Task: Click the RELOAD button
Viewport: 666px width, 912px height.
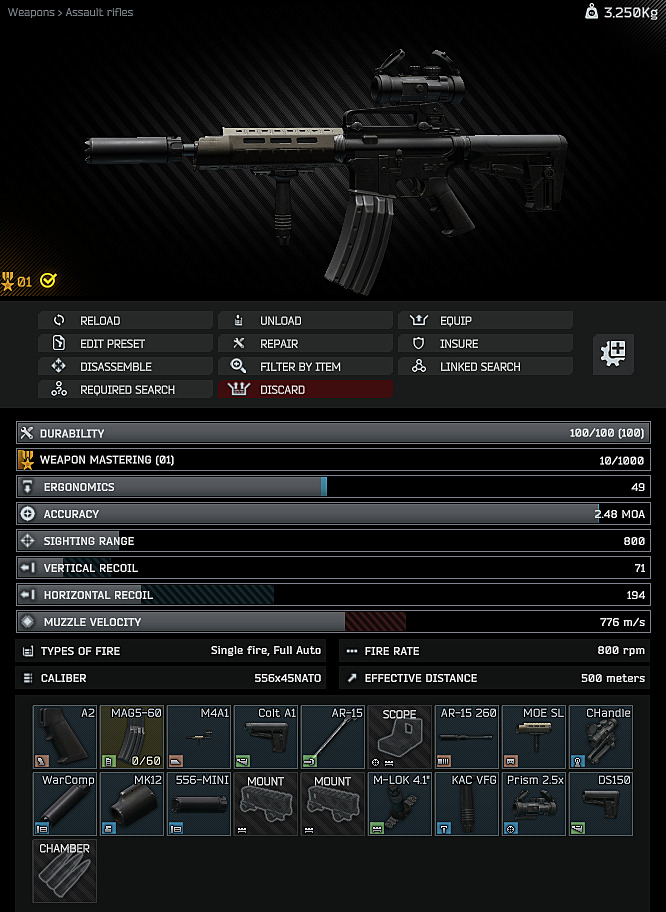Action: pos(125,321)
